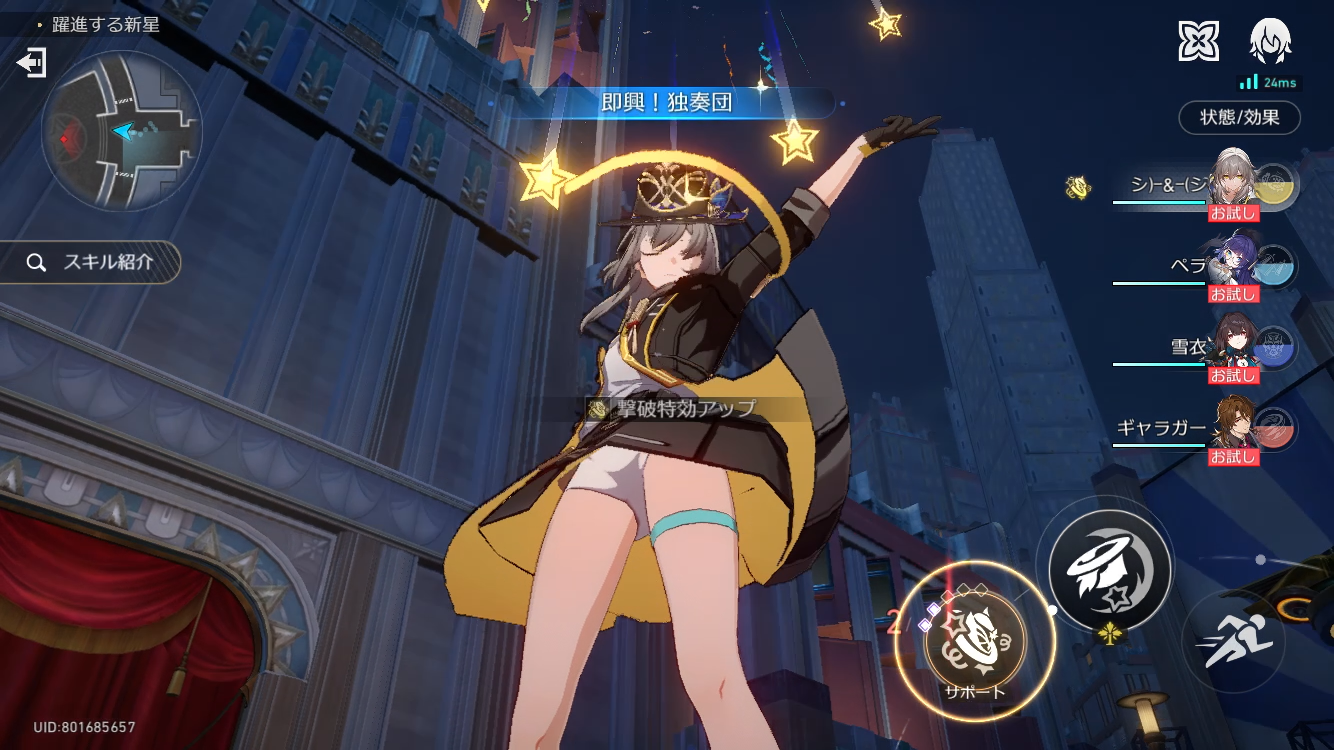Activate the large tornado skill icon
1334x750 pixels.
1110,570
